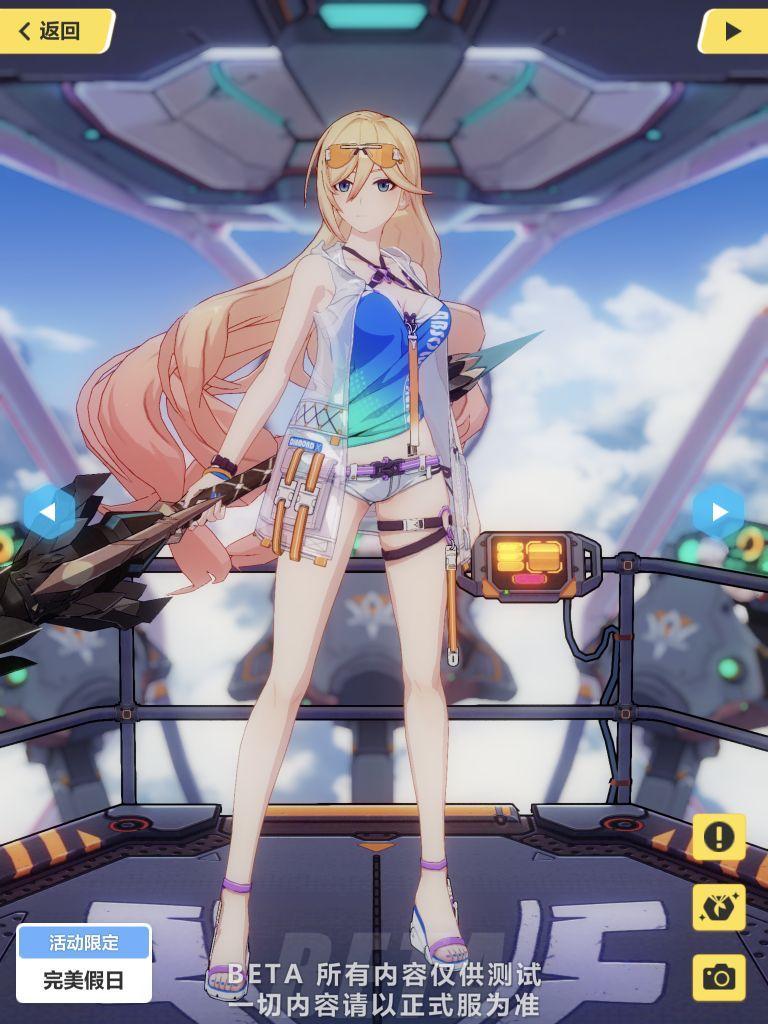Open the camera screenshot button

coord(718,977)
